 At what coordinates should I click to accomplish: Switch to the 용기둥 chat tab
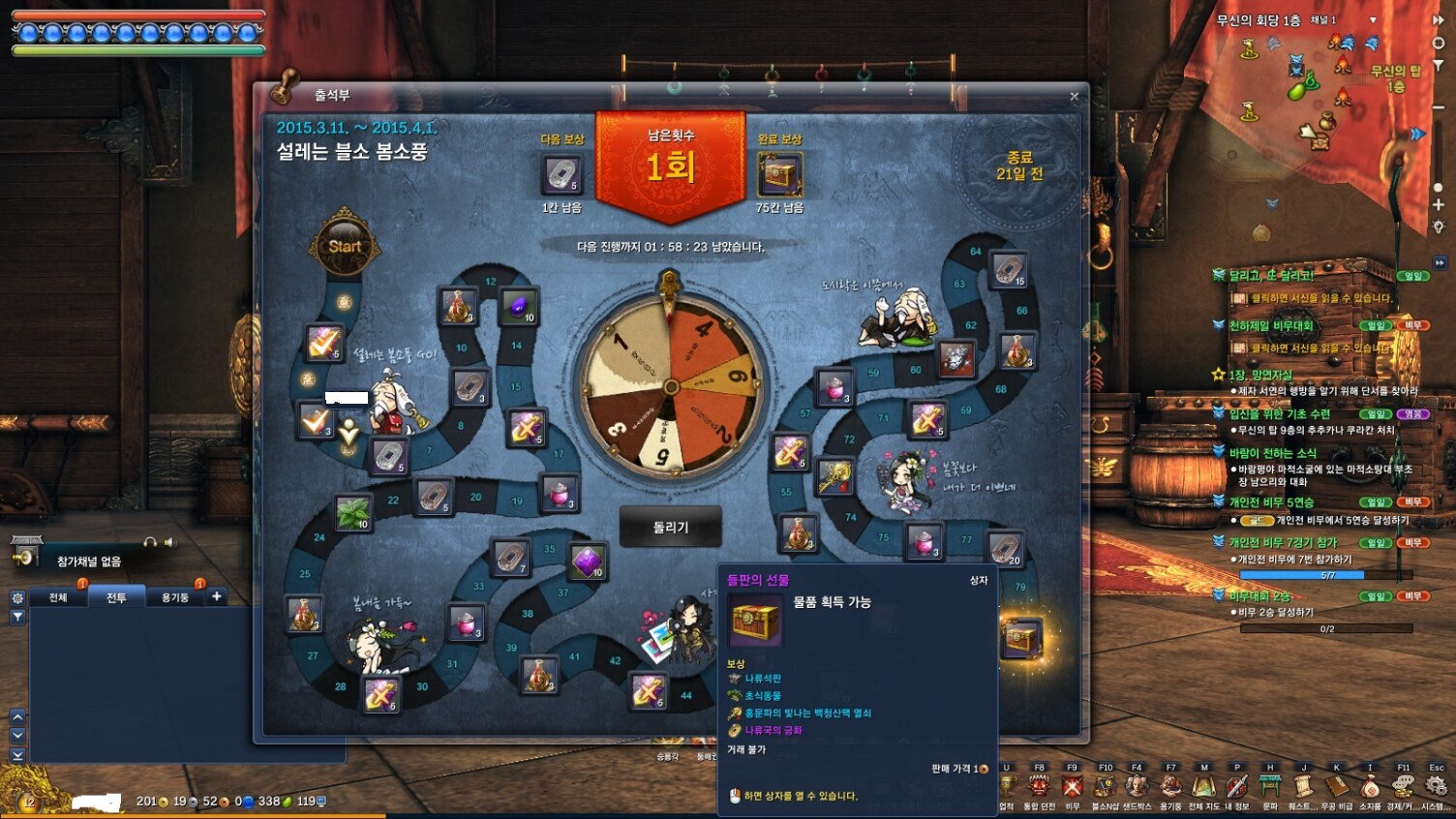pos(175,597)
